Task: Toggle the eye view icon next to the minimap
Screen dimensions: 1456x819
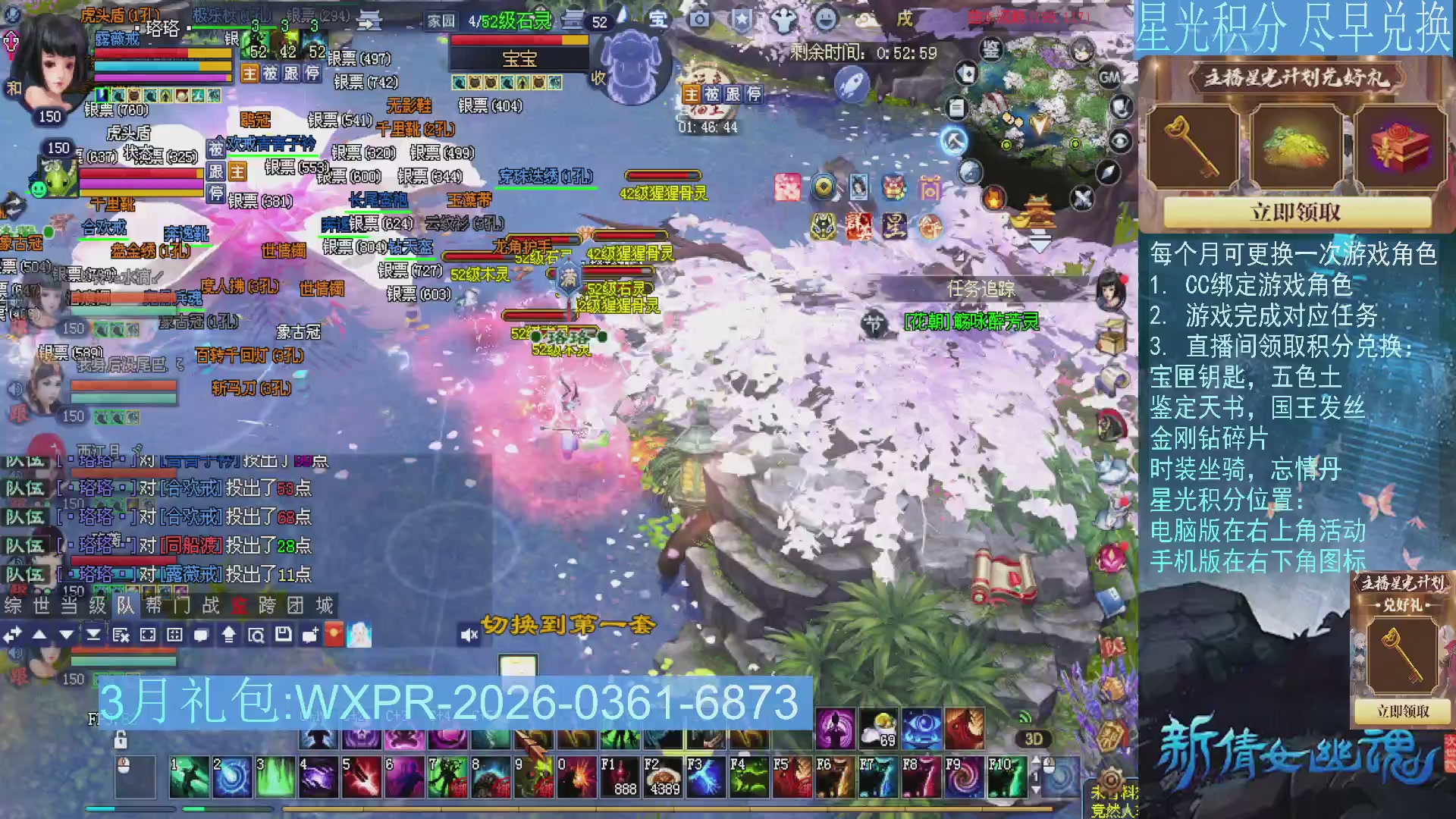Action: (1120, 142)
